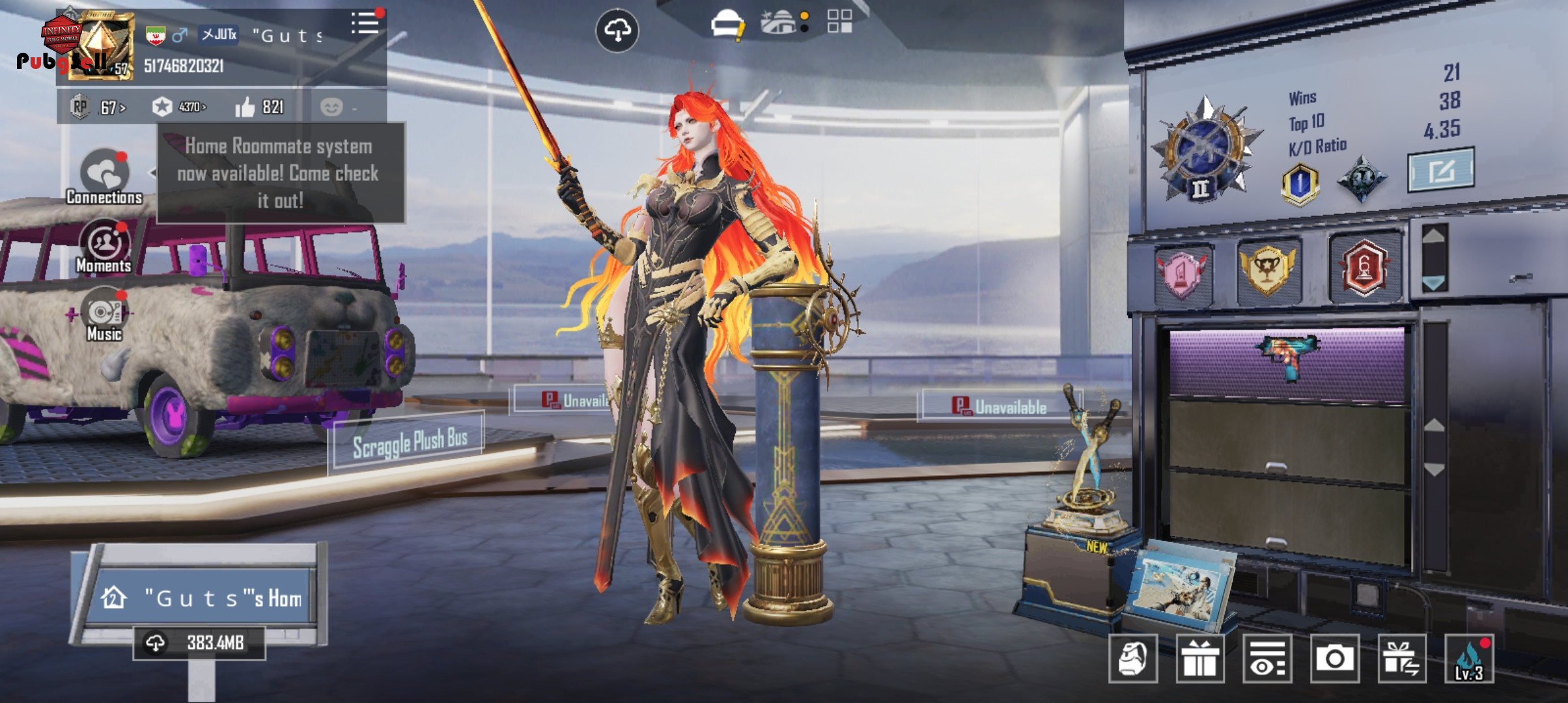1568x703 pixels.
Task: Open the RP 67 royale pass
Action: [99, 107]
